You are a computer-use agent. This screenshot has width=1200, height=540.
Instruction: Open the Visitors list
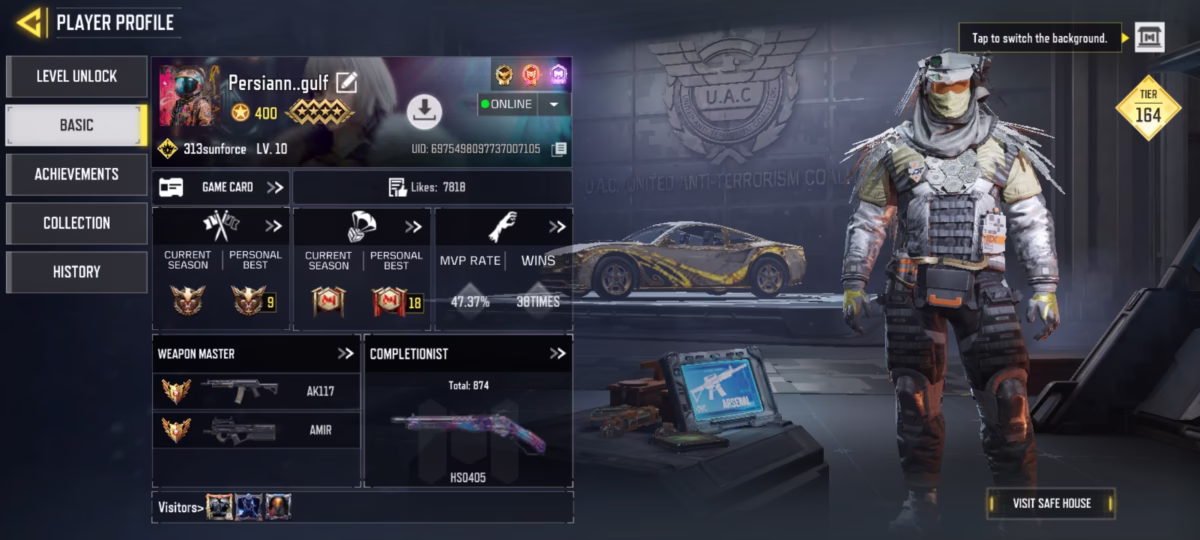182,507
